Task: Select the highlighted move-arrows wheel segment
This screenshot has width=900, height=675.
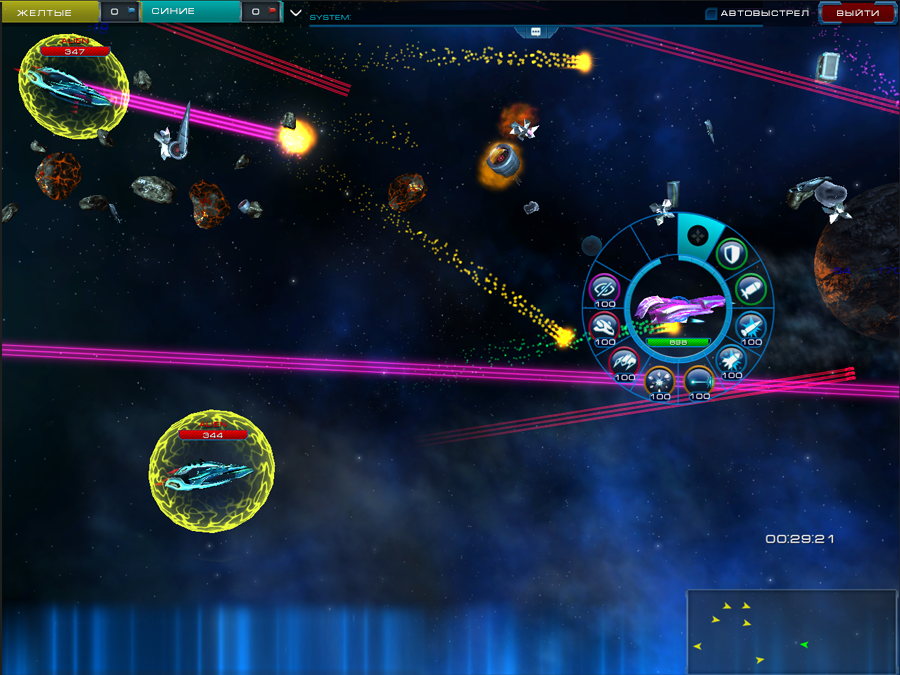Action: point(698,237)
